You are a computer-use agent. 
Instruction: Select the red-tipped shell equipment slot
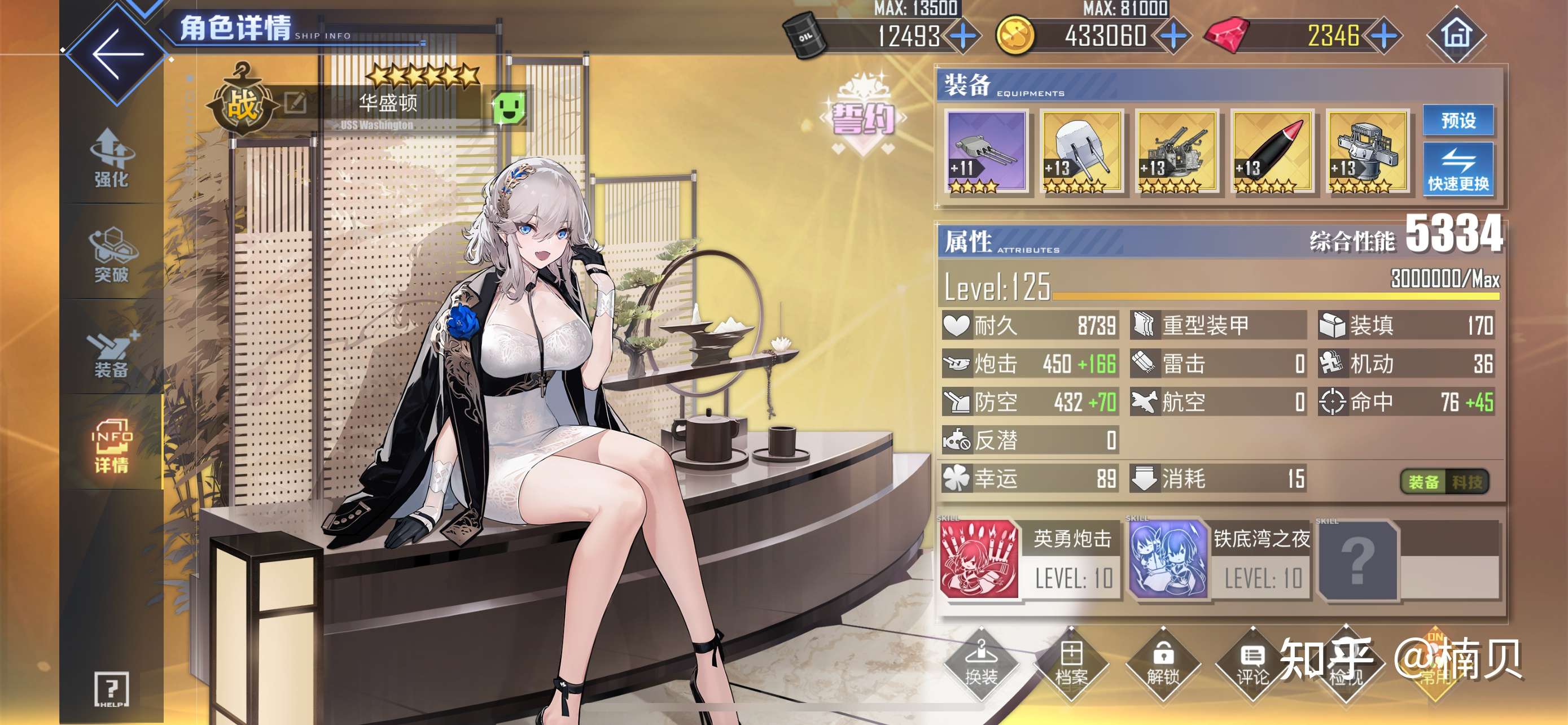[x=1272, y=151]
